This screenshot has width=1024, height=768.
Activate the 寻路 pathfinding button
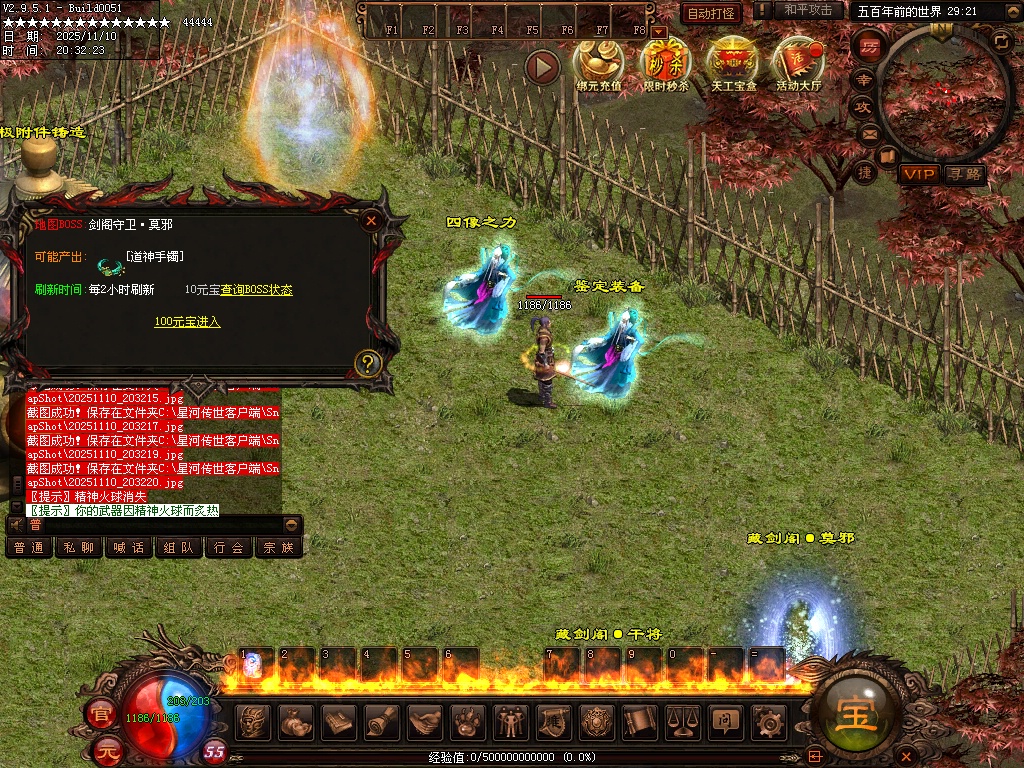click(x=964, y=174)
